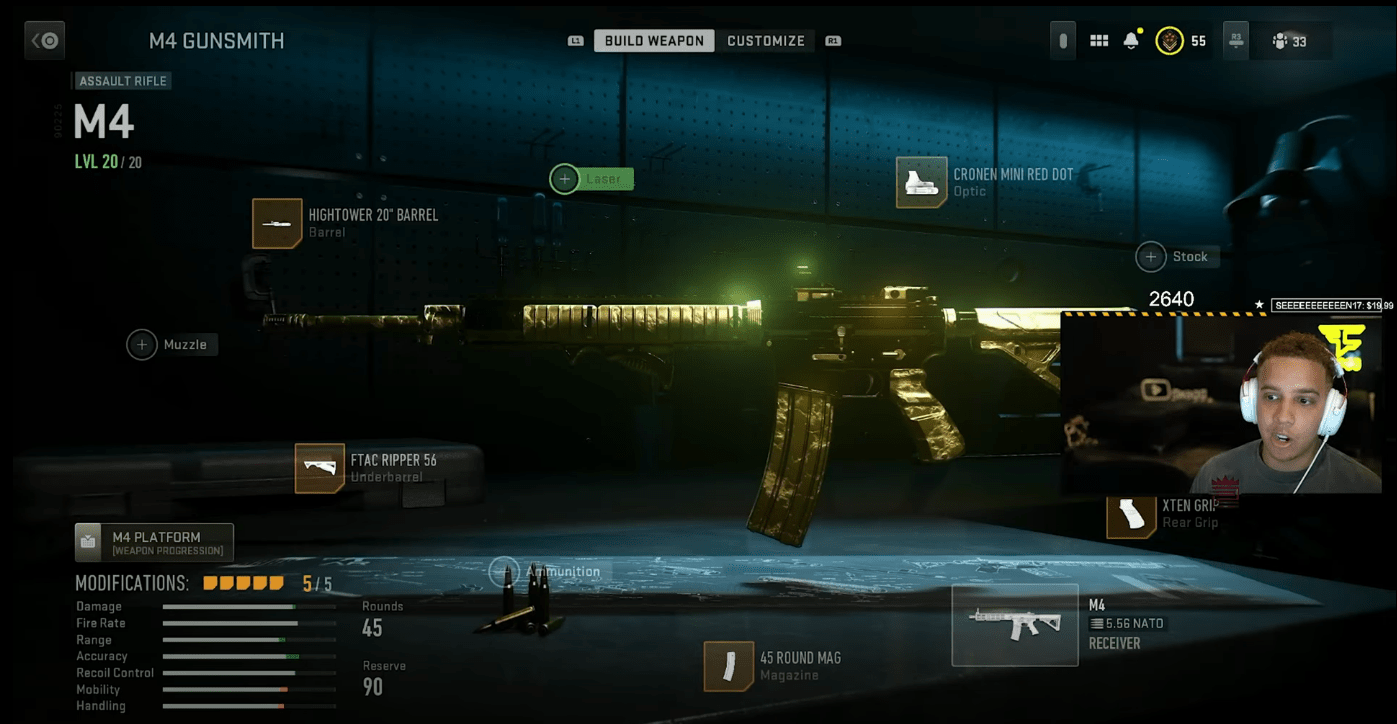
Task: Switch to the Customize tab
Action: 765,40
